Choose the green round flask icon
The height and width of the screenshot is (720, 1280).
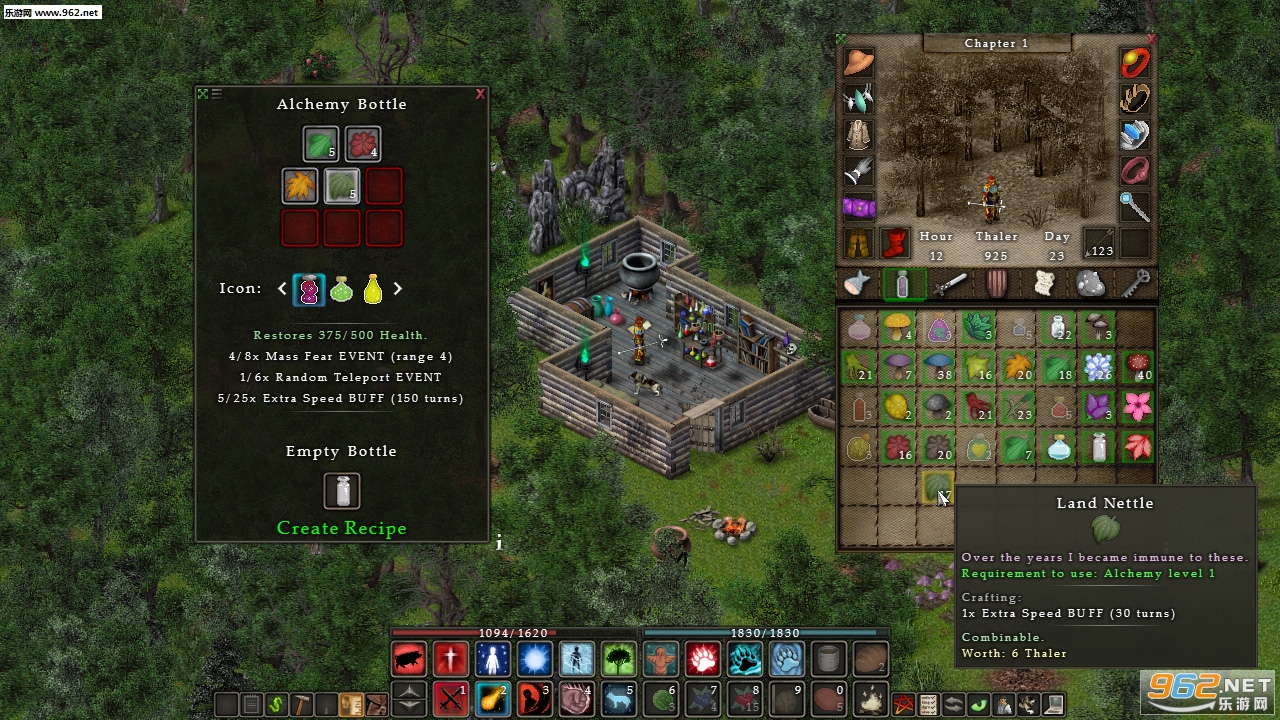341,289
